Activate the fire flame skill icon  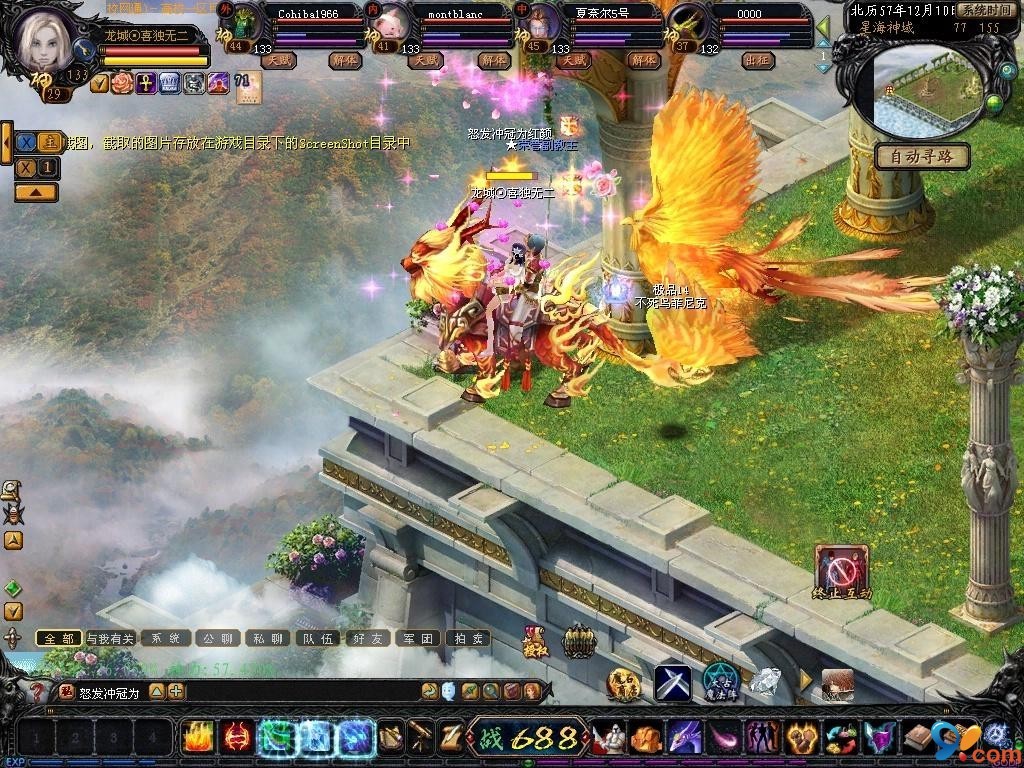(197, 737)
